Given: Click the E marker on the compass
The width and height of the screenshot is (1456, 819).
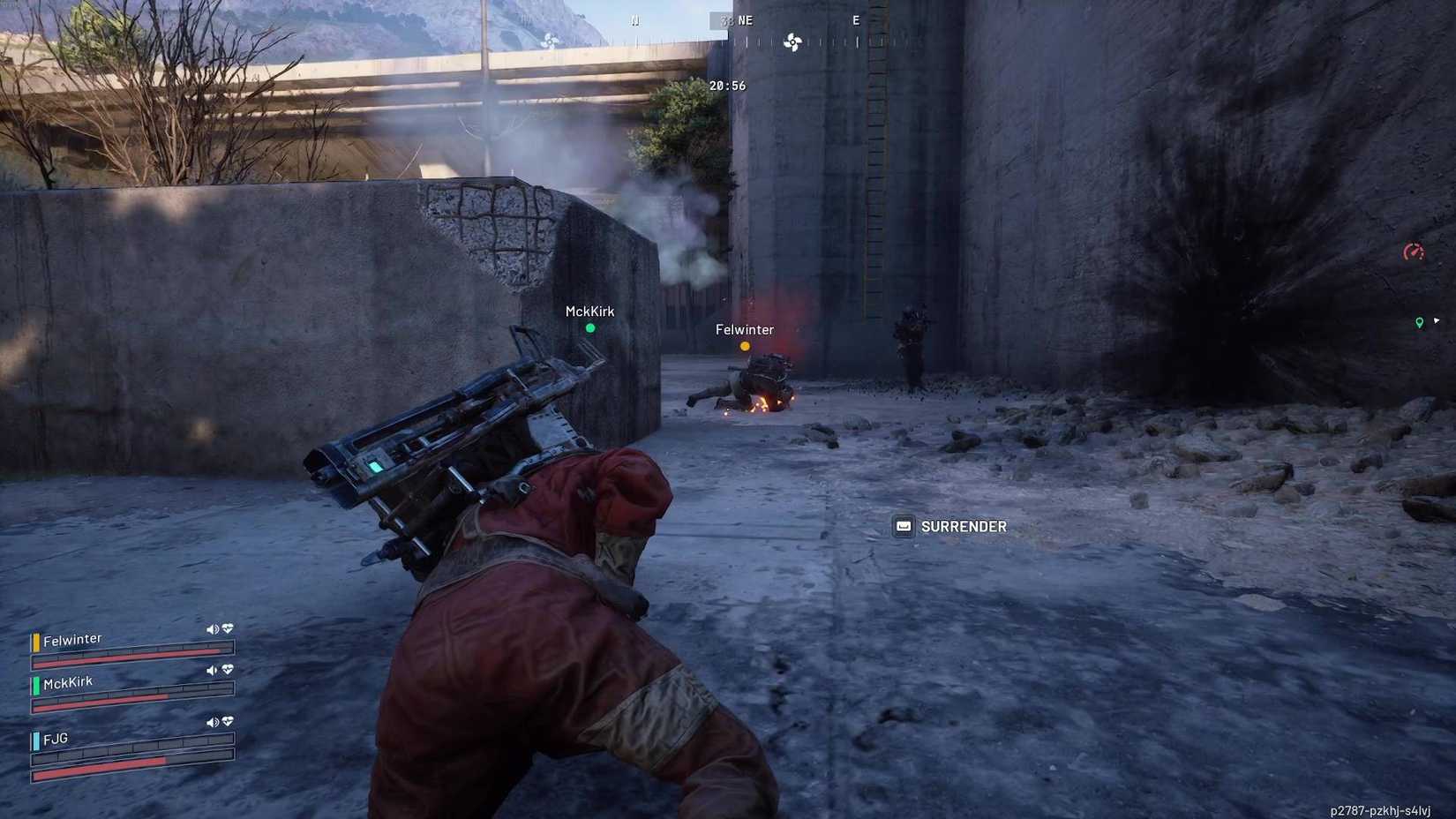Looking at the screenshot, I should [855, 19].
